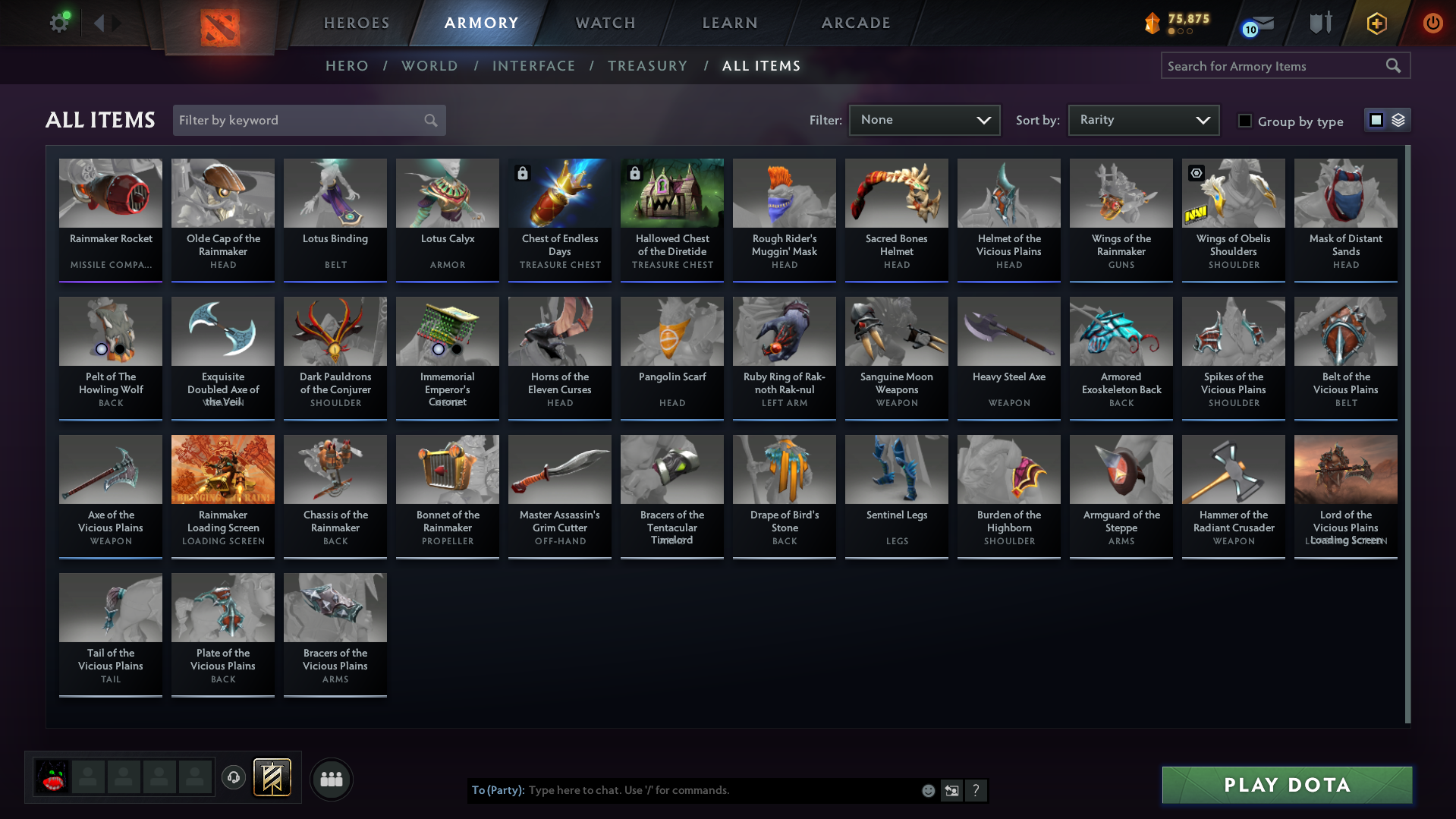Start matchmaking with Play Dota
The height and width of the screenshot is (819, 1456).
click(1287, 785)
